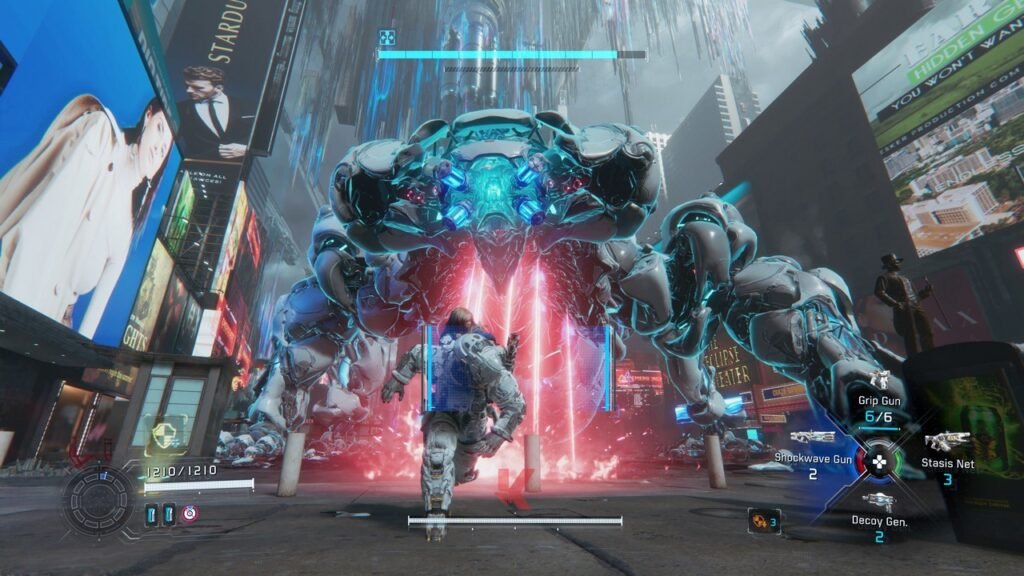
Task: Equip the Stasis Net weapon
Action: click(x=946, y=441)
